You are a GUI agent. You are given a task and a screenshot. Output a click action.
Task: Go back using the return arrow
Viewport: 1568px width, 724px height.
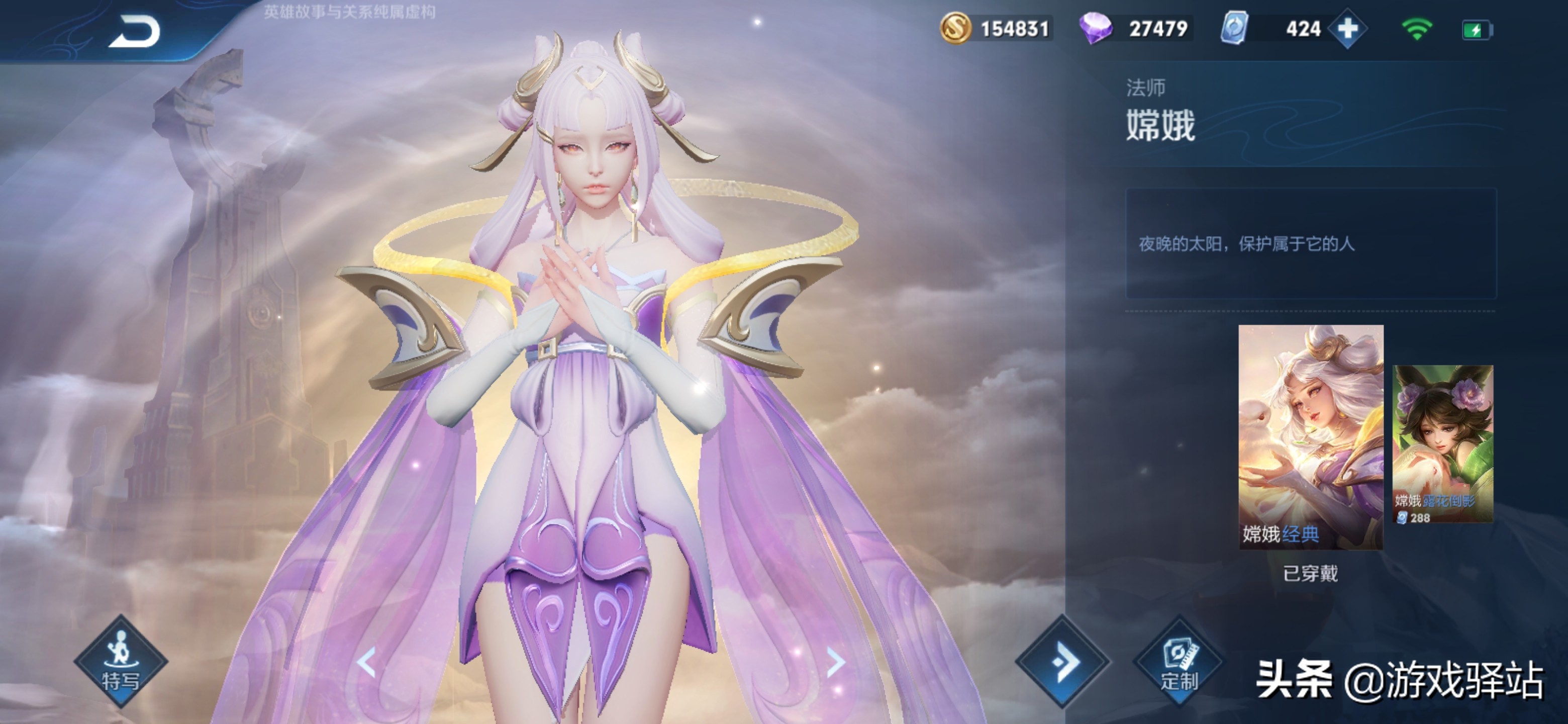coord(135,32)
